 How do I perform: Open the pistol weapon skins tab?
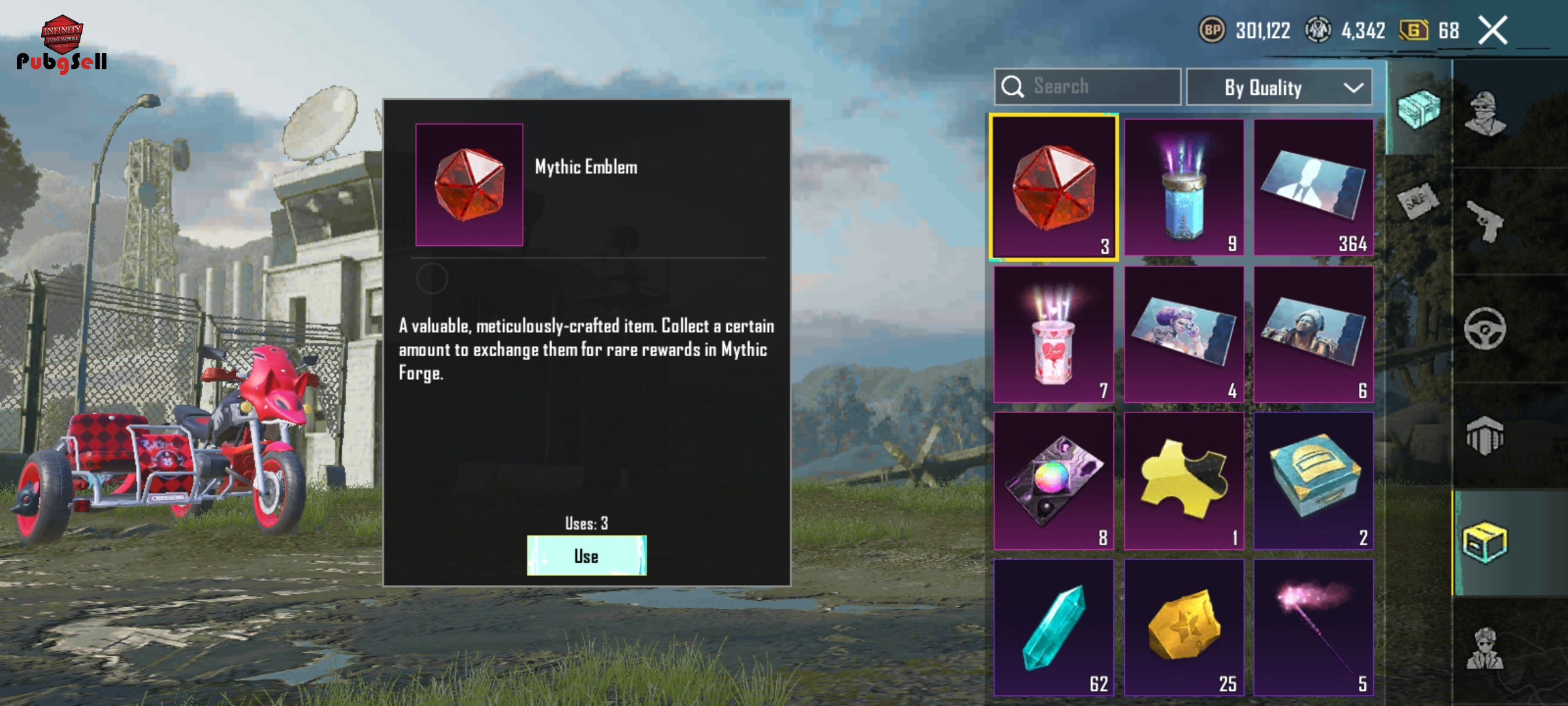coord(1485,221)
